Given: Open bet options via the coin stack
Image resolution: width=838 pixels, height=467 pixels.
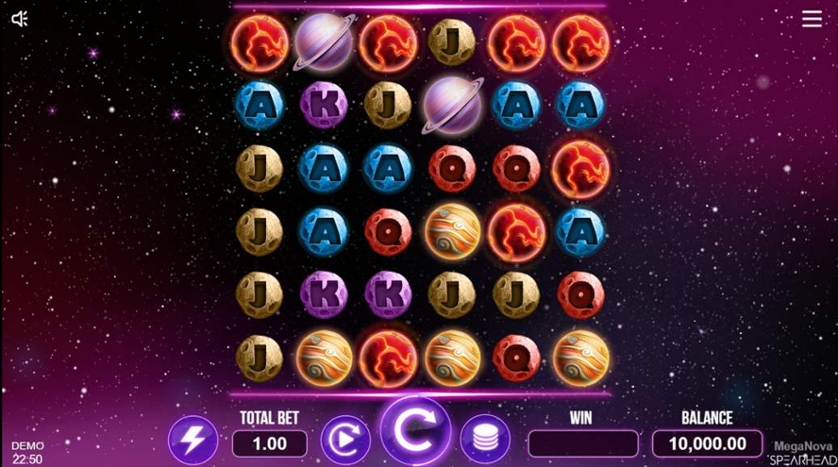Looking at the screenshot, I should pos(485,441).
